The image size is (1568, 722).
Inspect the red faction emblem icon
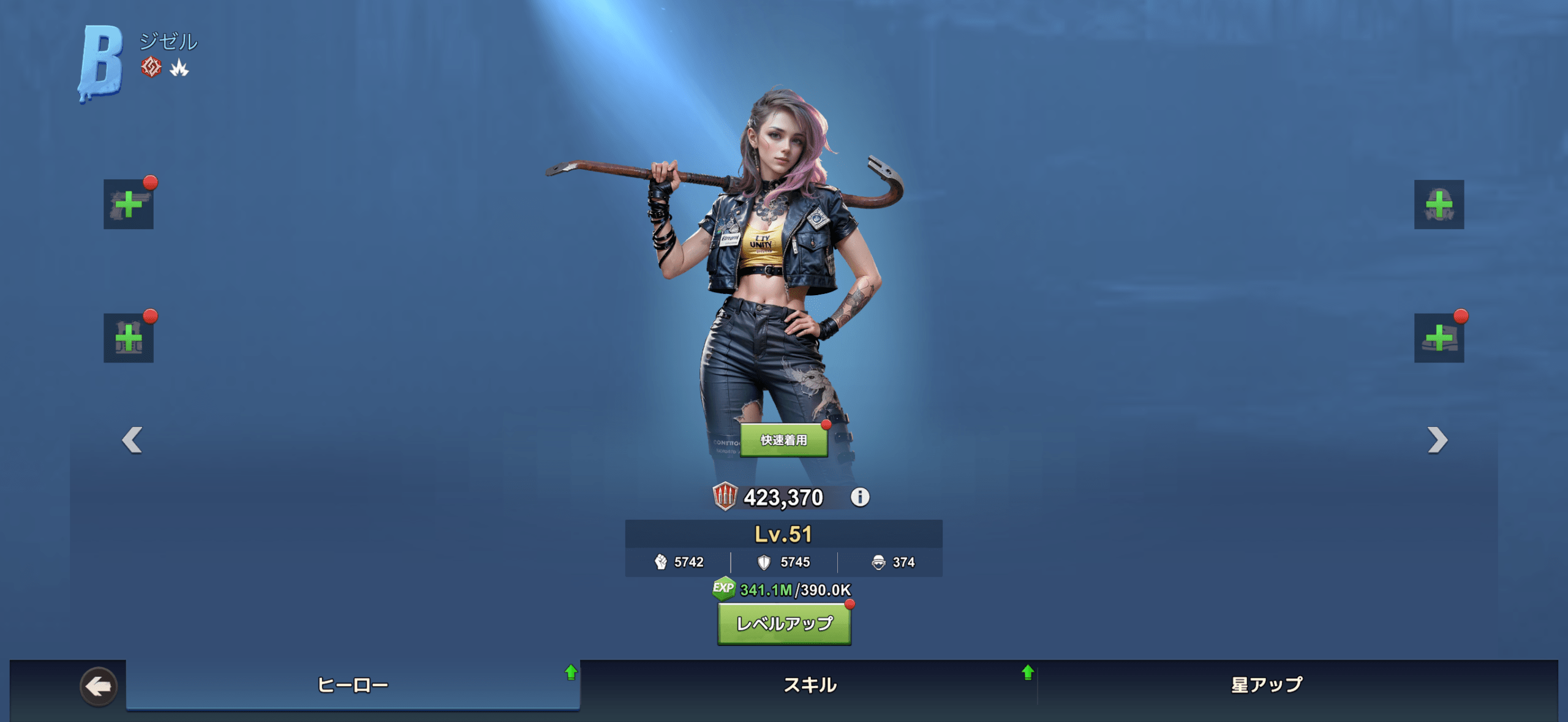[x=151, y=67]
